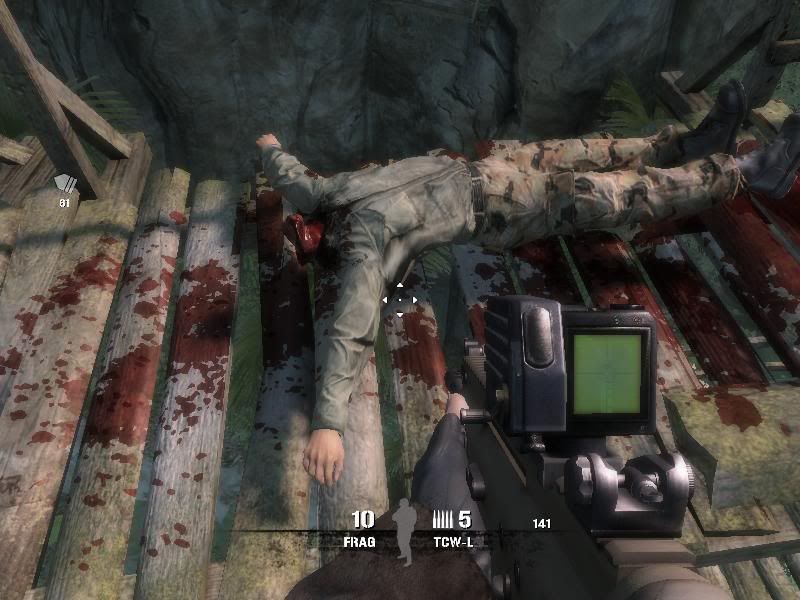
Task: Select the soldier stance silhouette icon
Action: (402, 528)
